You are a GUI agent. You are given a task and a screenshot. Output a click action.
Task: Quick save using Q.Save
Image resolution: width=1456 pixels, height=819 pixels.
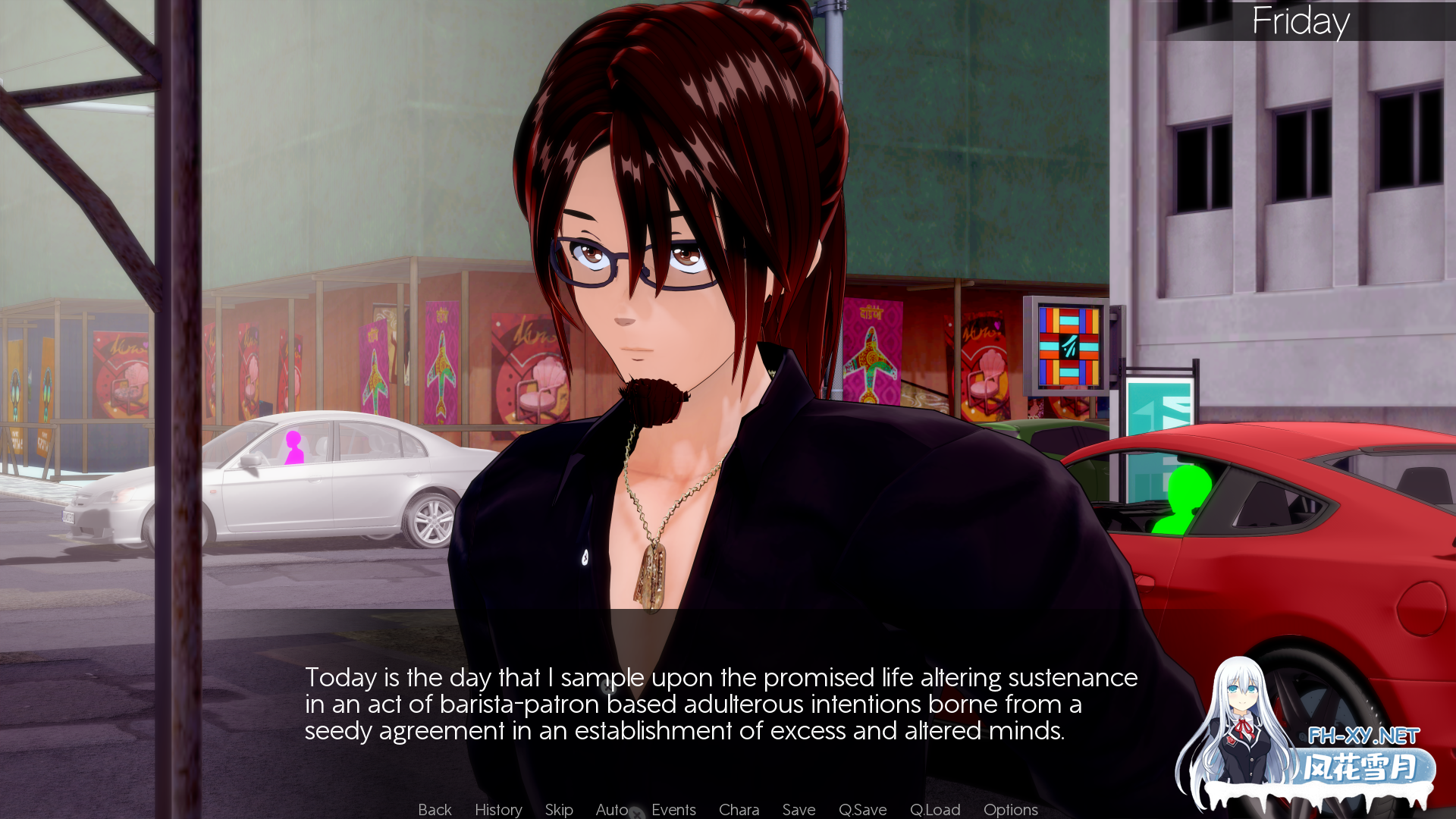point(862,809)
